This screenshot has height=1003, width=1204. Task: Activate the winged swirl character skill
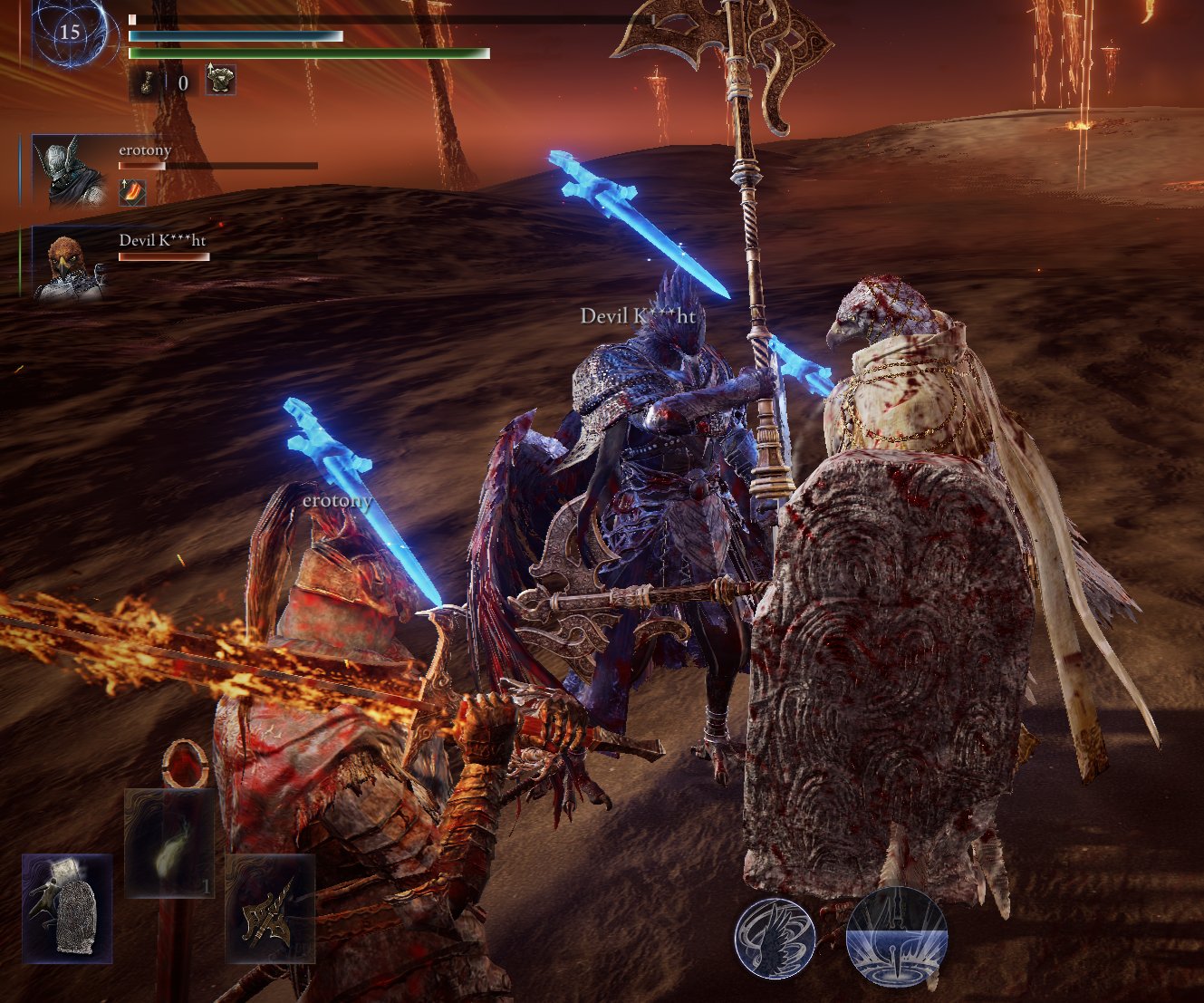[x=775, y=938]
